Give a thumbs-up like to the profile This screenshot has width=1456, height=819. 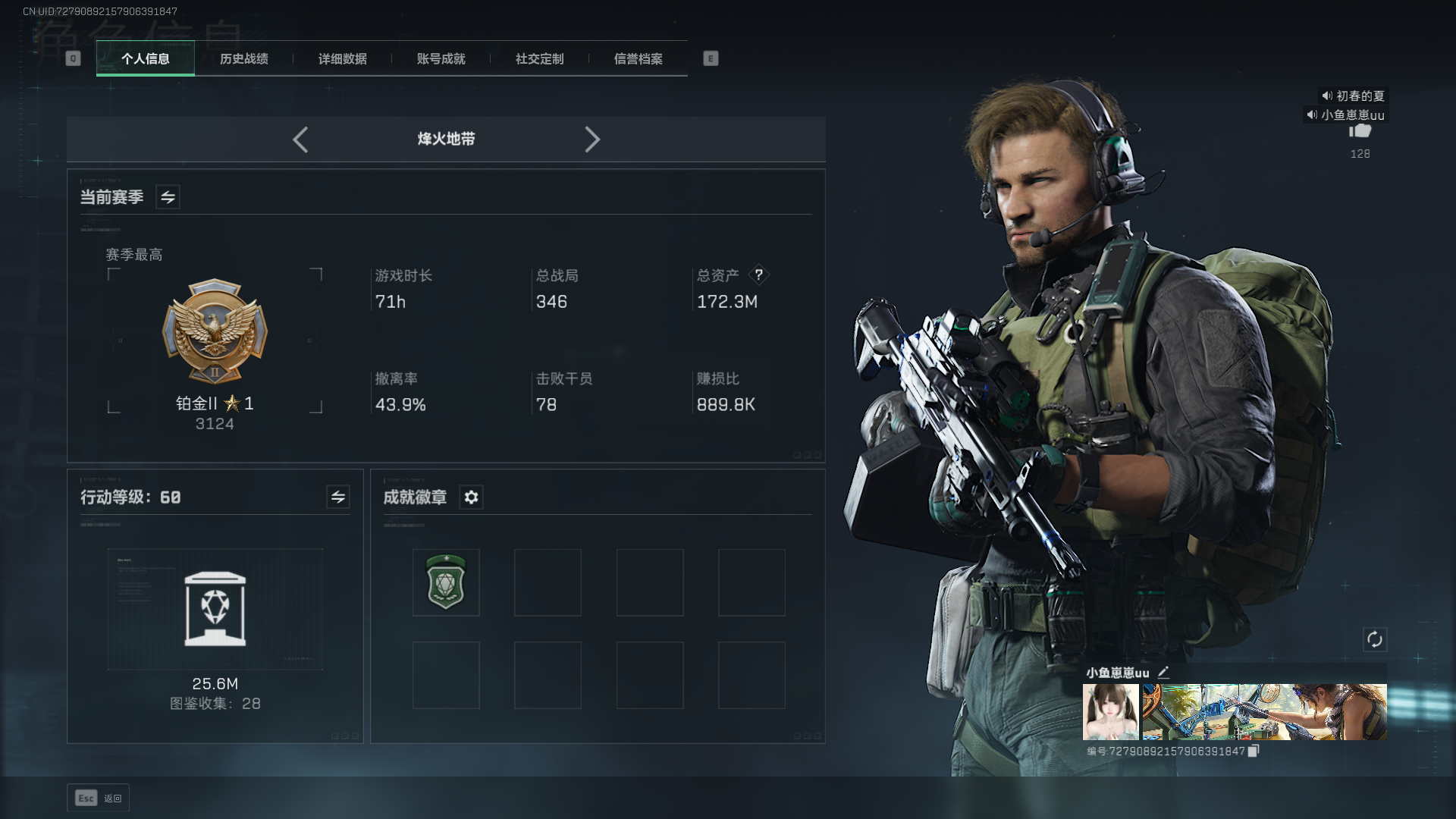tap(1360, 131)
